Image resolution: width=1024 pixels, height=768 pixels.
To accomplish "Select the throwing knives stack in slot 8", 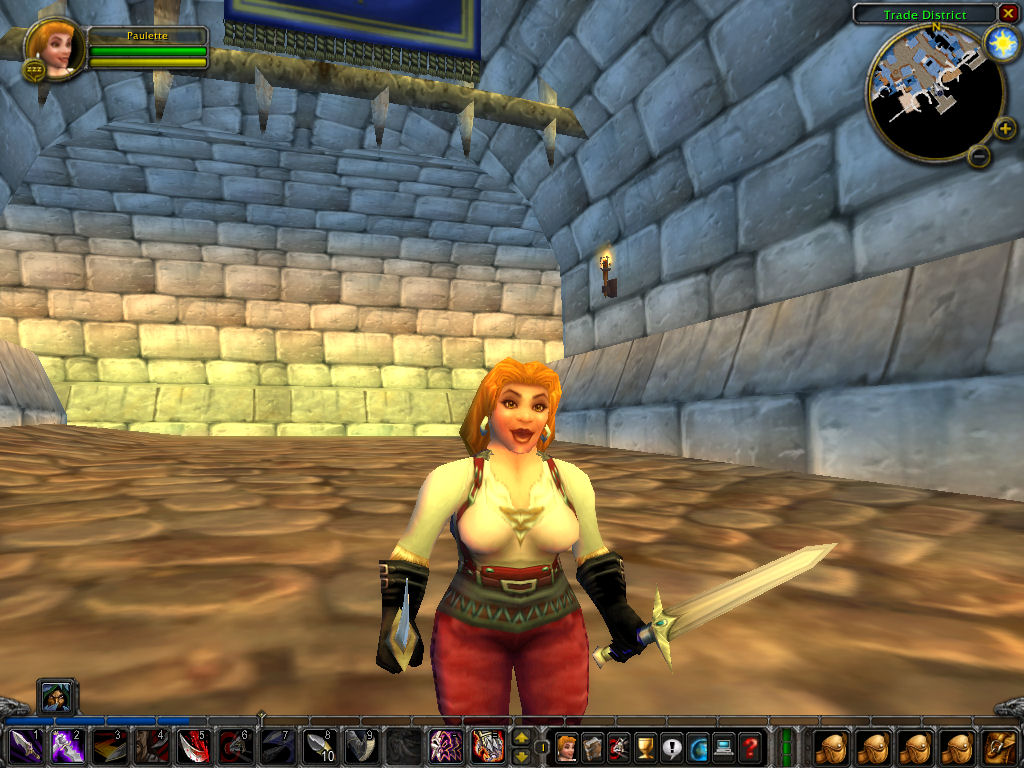I will pos(319,746).
